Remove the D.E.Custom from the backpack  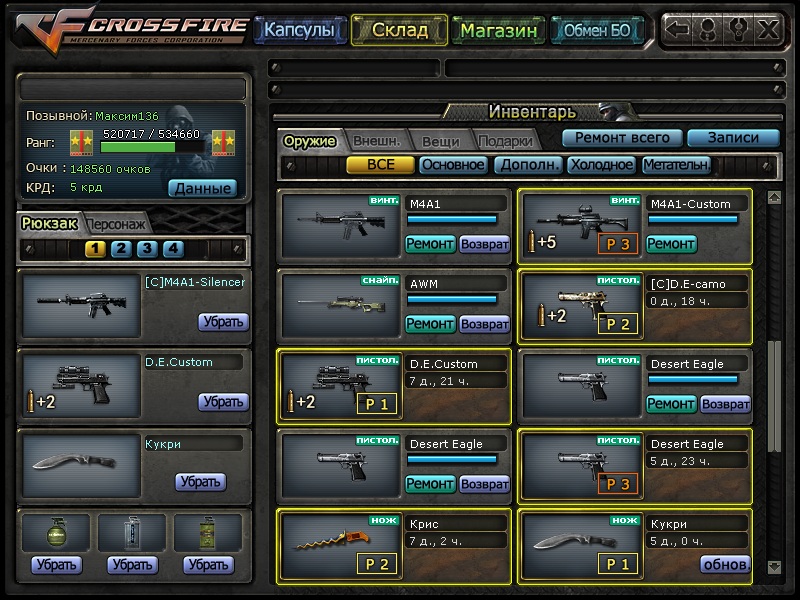222,401
